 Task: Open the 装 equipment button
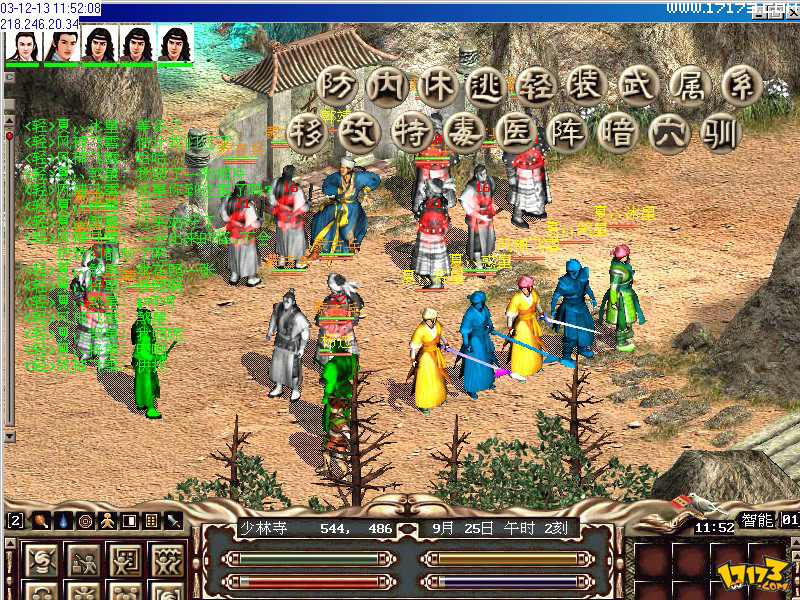click(x=589, y=86)
